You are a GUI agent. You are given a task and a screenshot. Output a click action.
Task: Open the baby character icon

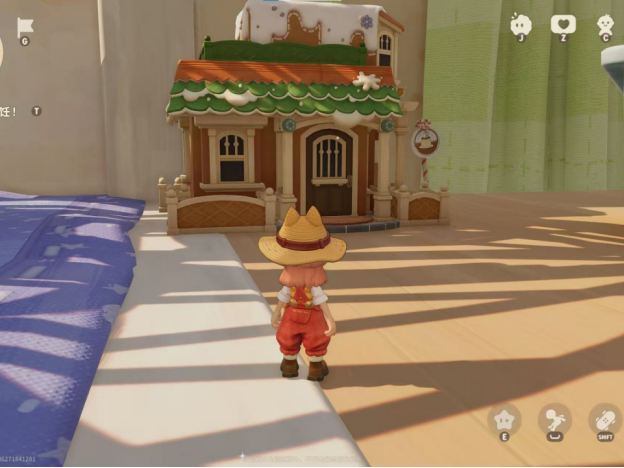pyautogui.click(x=606, y=25)
